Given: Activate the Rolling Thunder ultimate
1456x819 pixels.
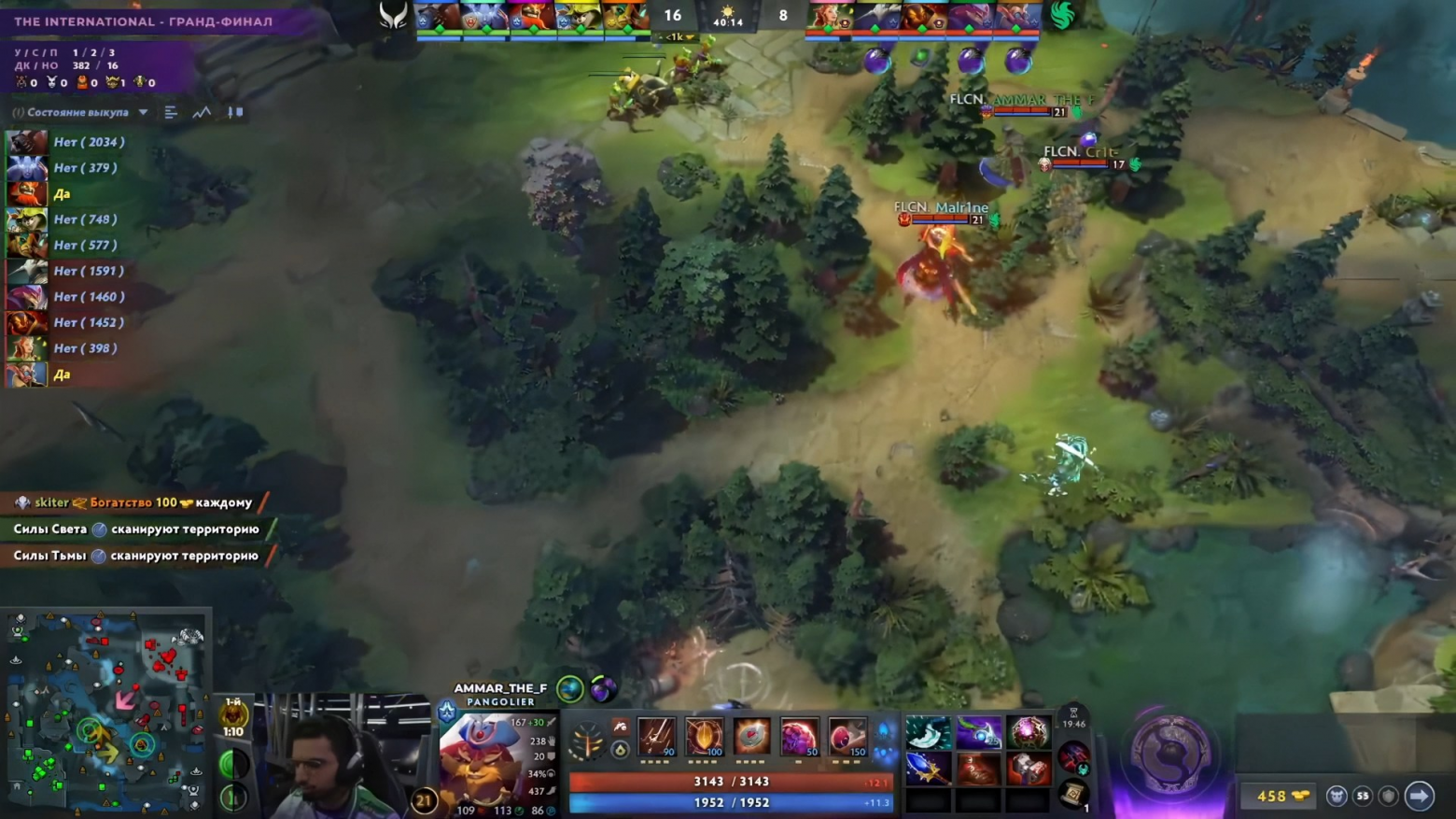Looking at the screenshot, I should pos(847,737).
